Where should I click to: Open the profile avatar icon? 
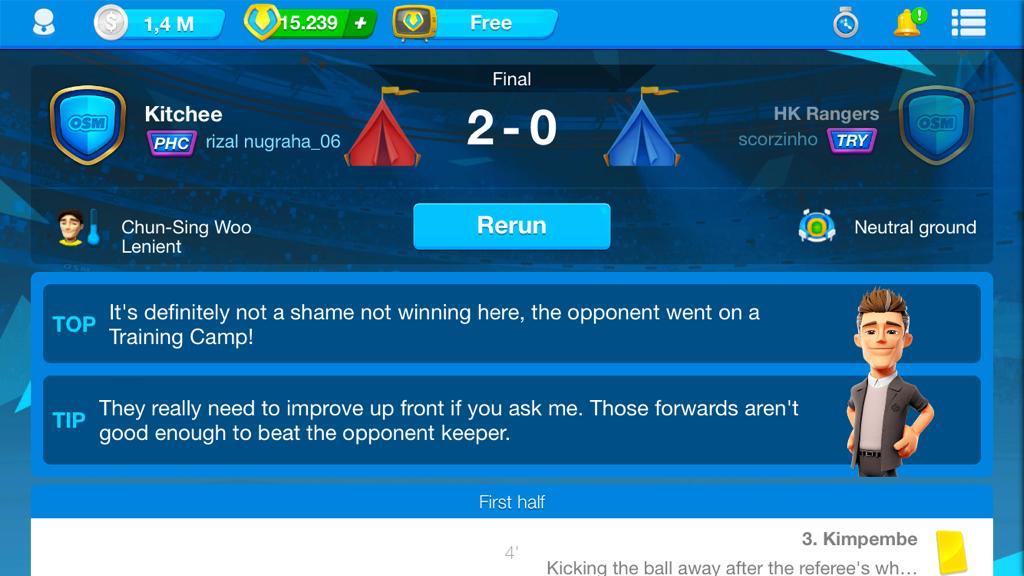click(x=44, y=22)
